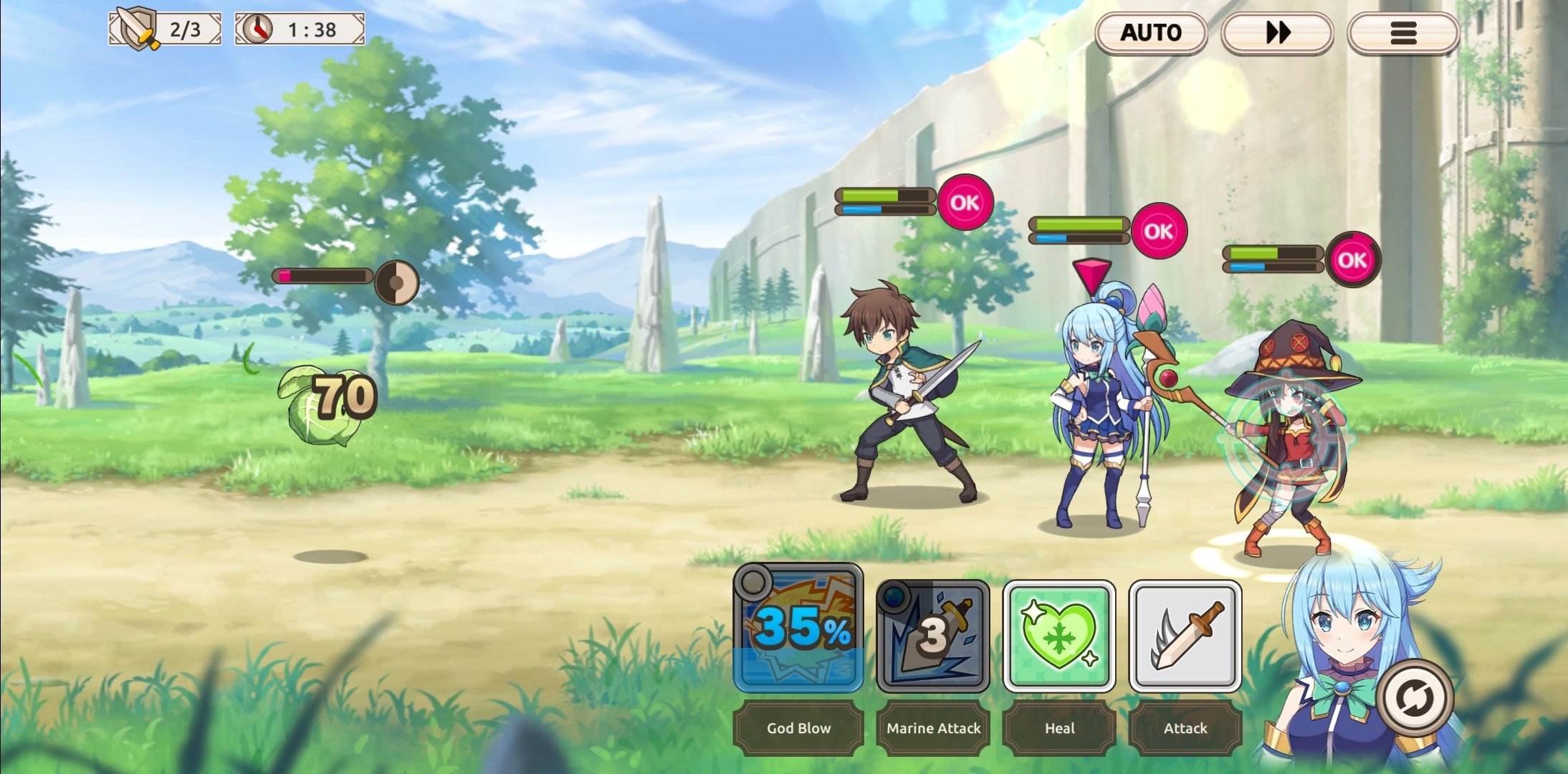The width and height of the screenshot is (1568, 774).
Task: Choose the basic Attack dagger icon
Action: (x=1185, y=636)
